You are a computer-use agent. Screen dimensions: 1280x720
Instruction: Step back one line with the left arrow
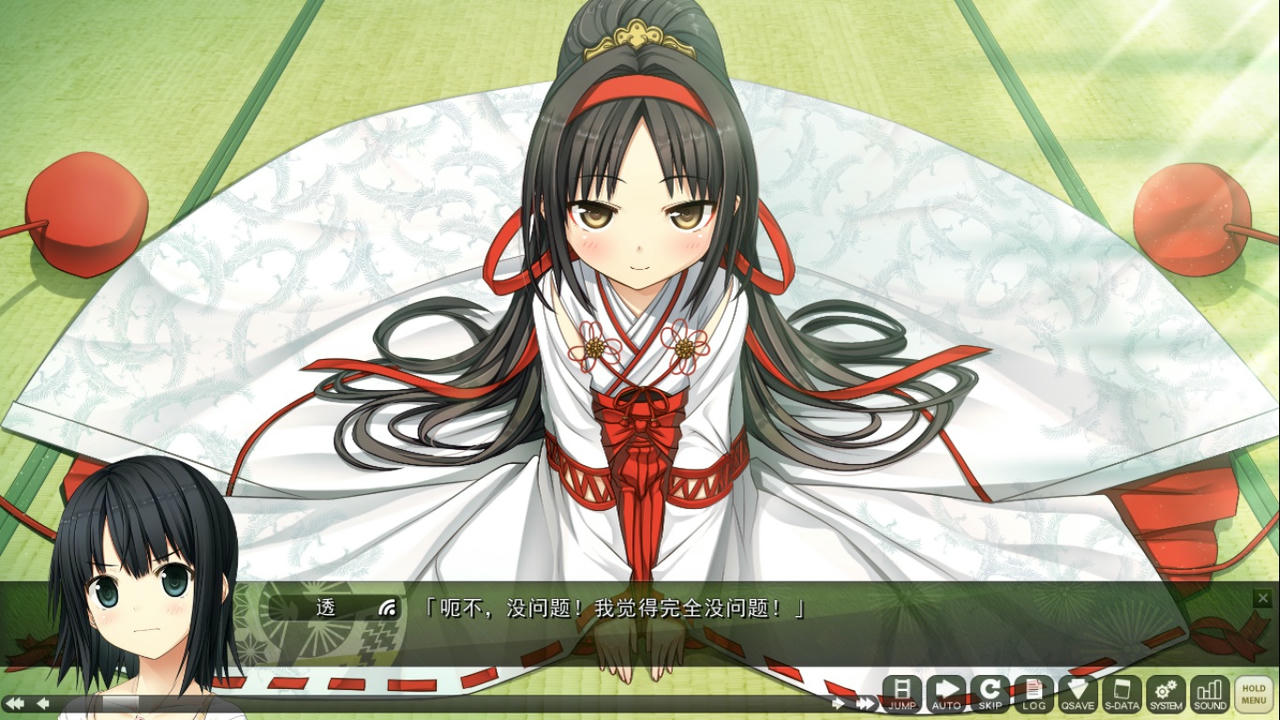pyautogui.click(x=45, y=703)
